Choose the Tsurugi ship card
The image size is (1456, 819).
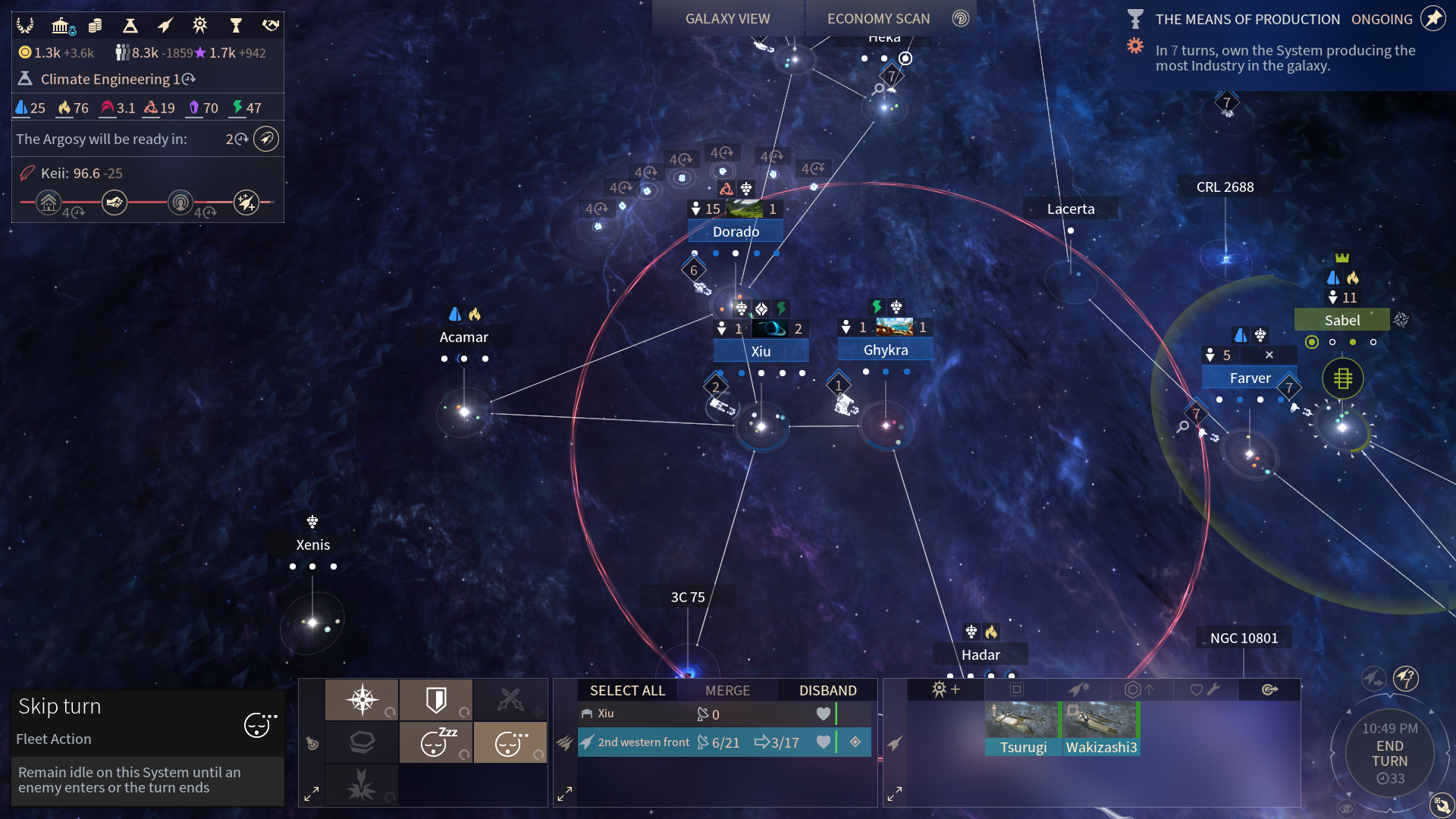[1022, 728]
